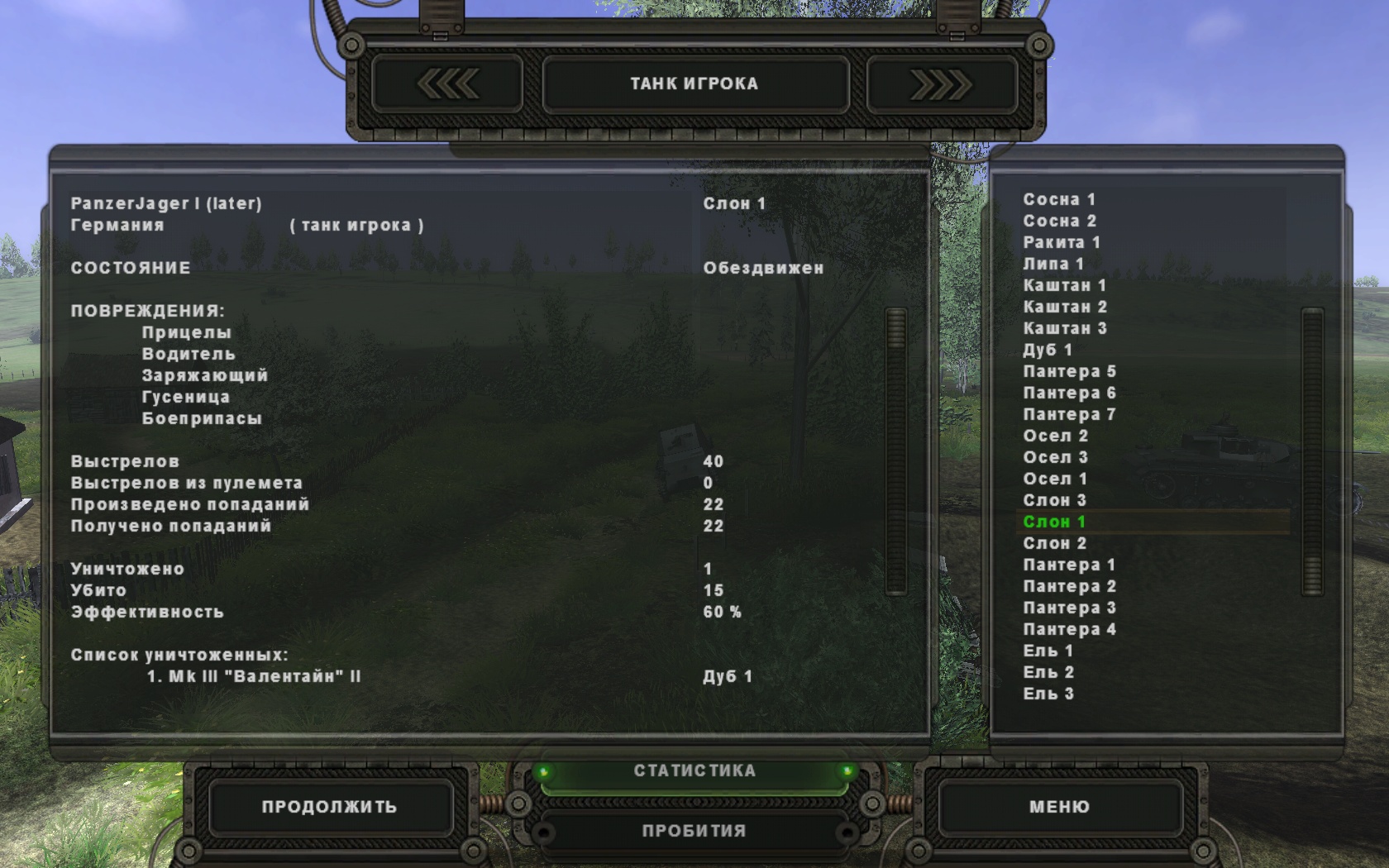This screenshot has width=1389, height=868.
Task: Click the ПРОДОЛЖИТЬ button
Action: (329, 807)
